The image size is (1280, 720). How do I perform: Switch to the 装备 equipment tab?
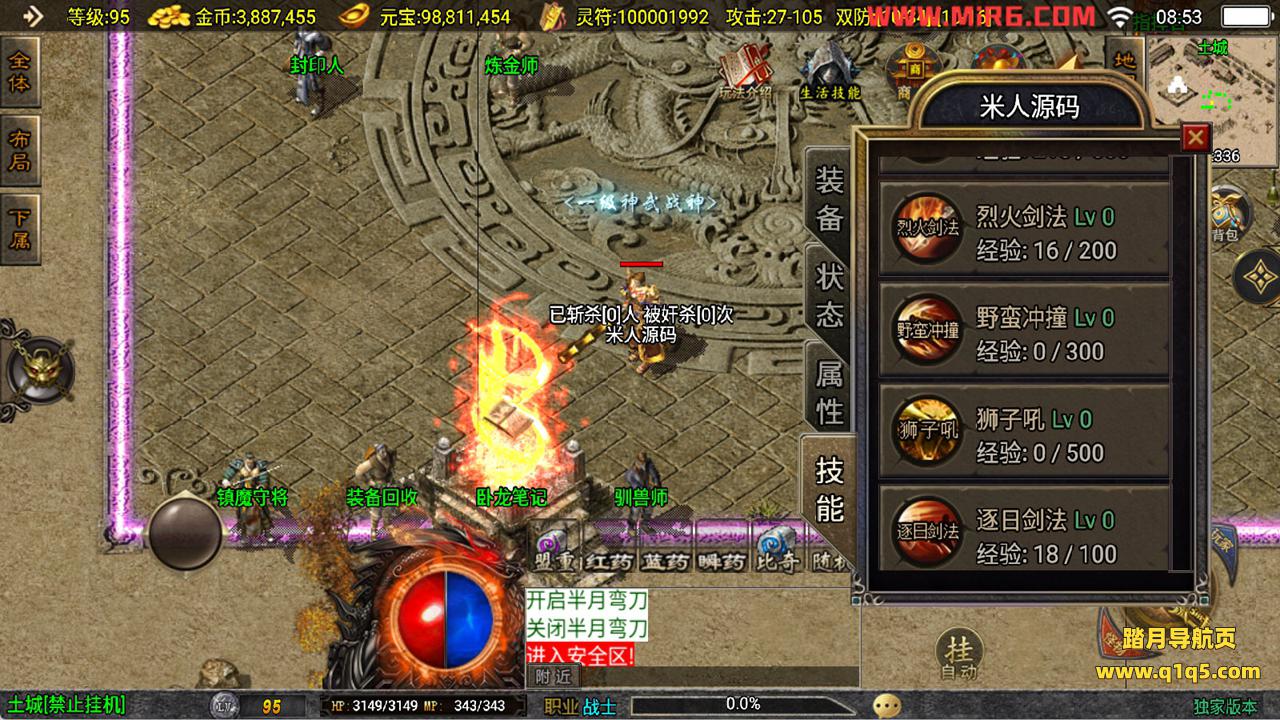(829, 199)
